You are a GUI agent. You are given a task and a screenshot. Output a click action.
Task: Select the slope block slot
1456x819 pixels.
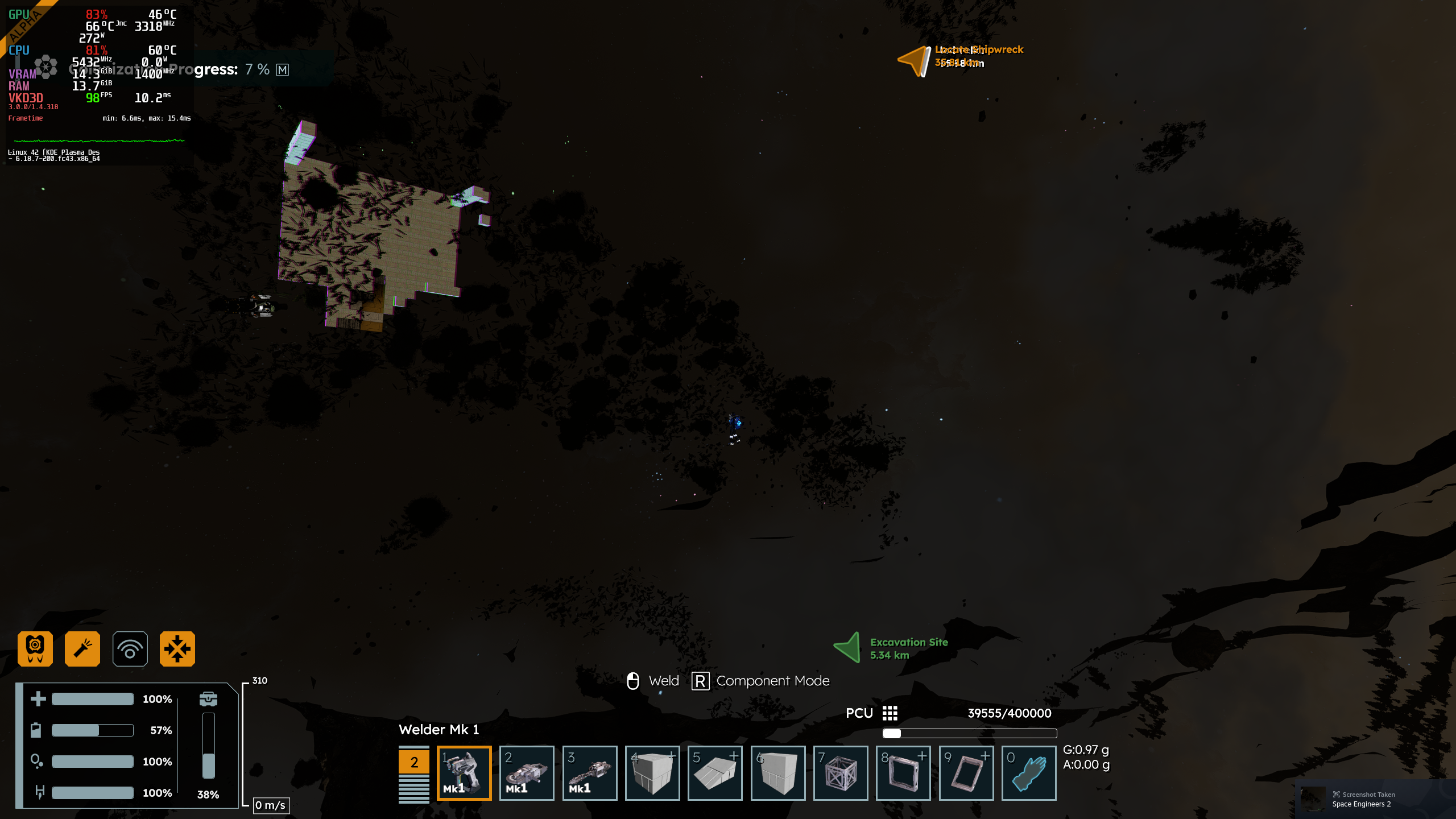click(715, 772)
